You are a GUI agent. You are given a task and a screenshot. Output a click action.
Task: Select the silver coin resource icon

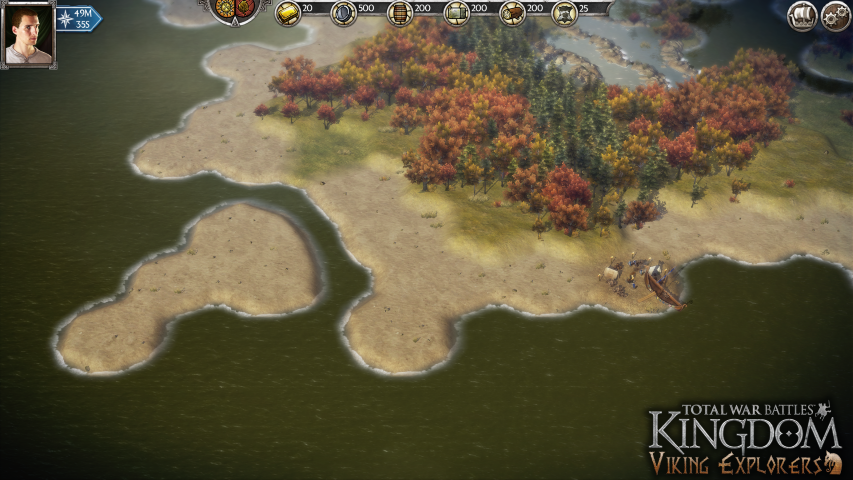click(x=343, y=13)
